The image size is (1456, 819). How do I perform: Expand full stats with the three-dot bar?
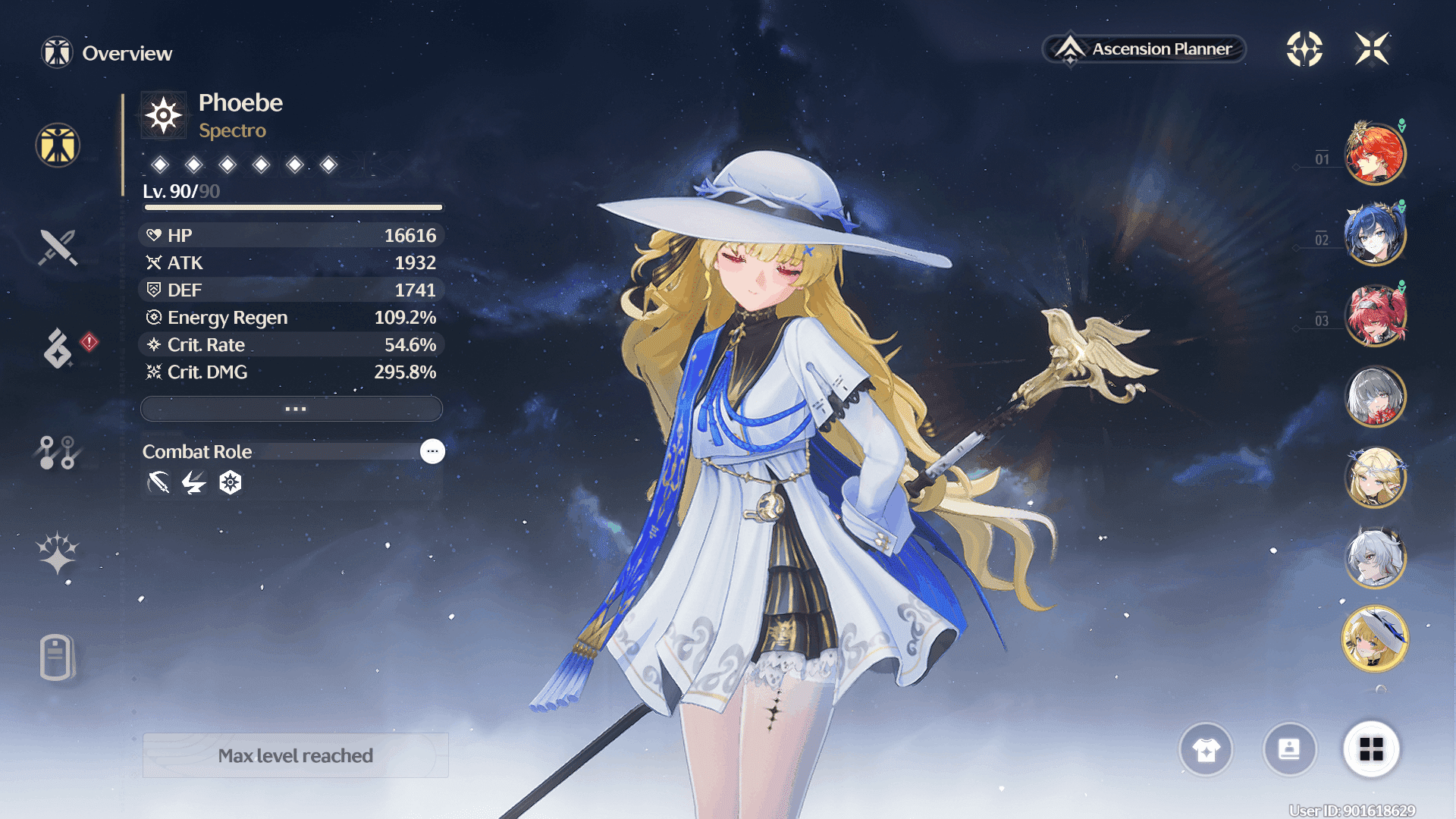click(292, 409)
